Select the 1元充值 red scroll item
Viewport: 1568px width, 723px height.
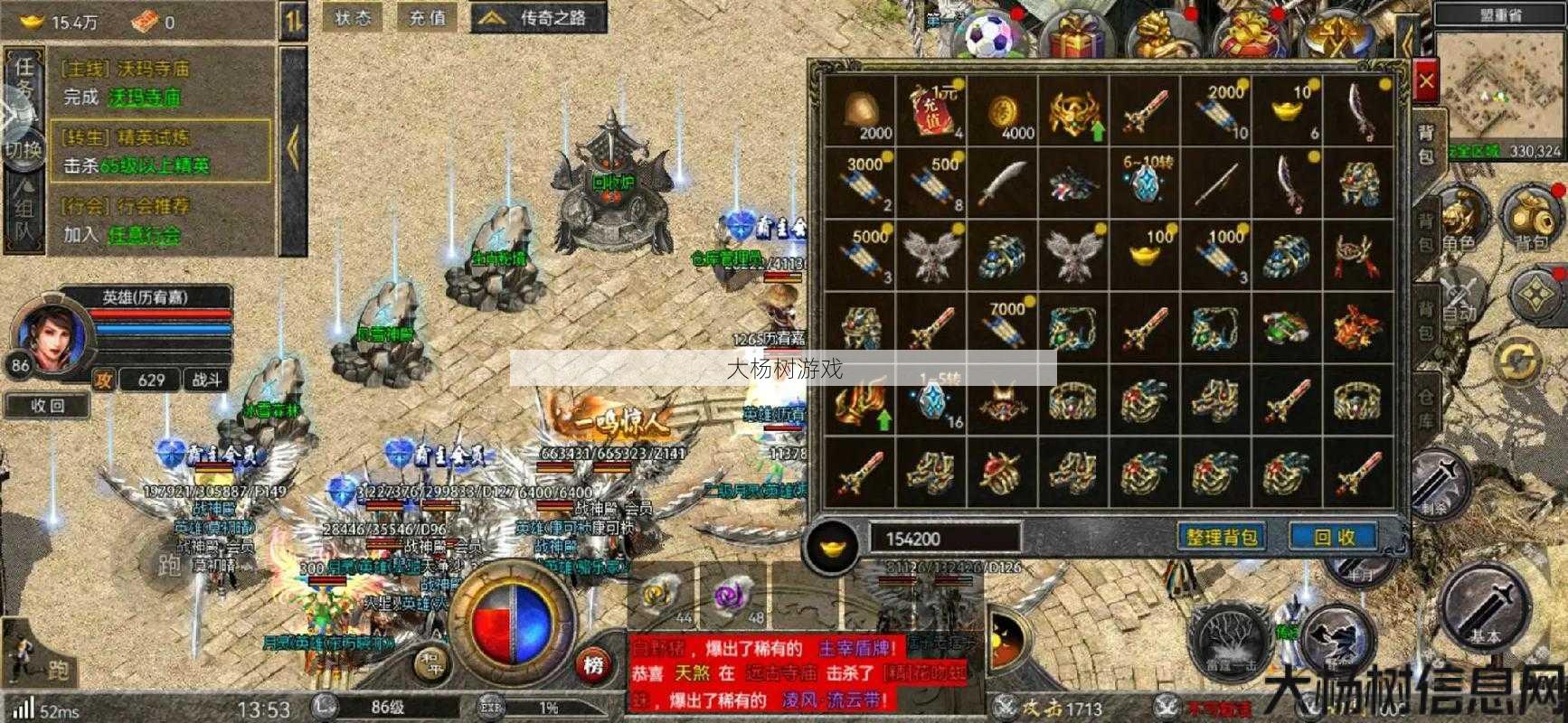tap(931, 111)
